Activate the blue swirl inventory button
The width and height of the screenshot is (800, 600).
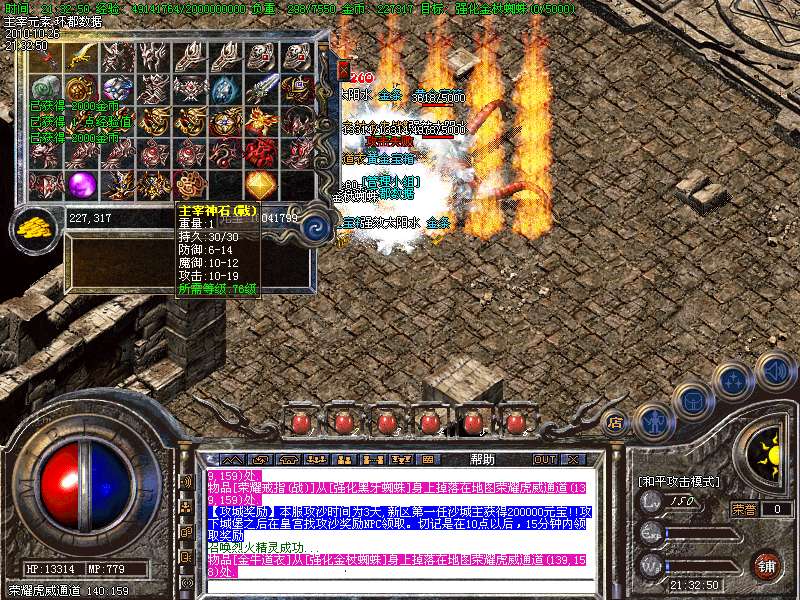point(316,227)
